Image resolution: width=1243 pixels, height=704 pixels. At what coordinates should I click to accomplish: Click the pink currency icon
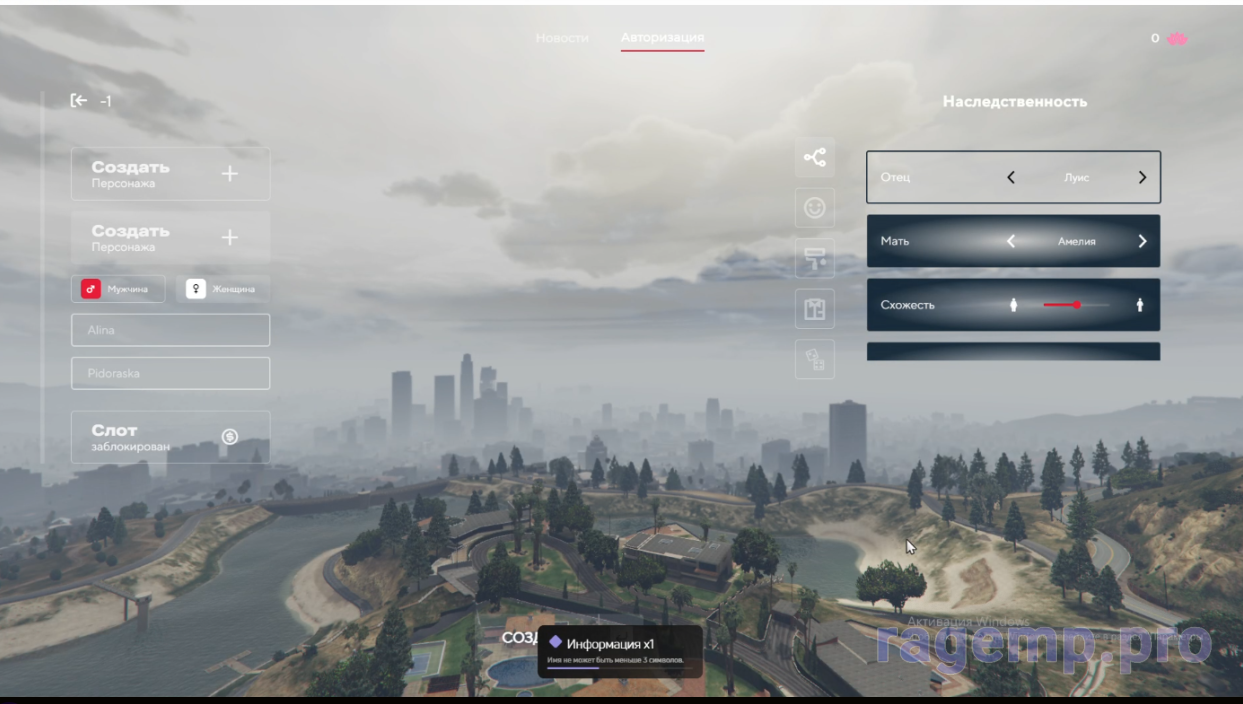point(1177,38)
